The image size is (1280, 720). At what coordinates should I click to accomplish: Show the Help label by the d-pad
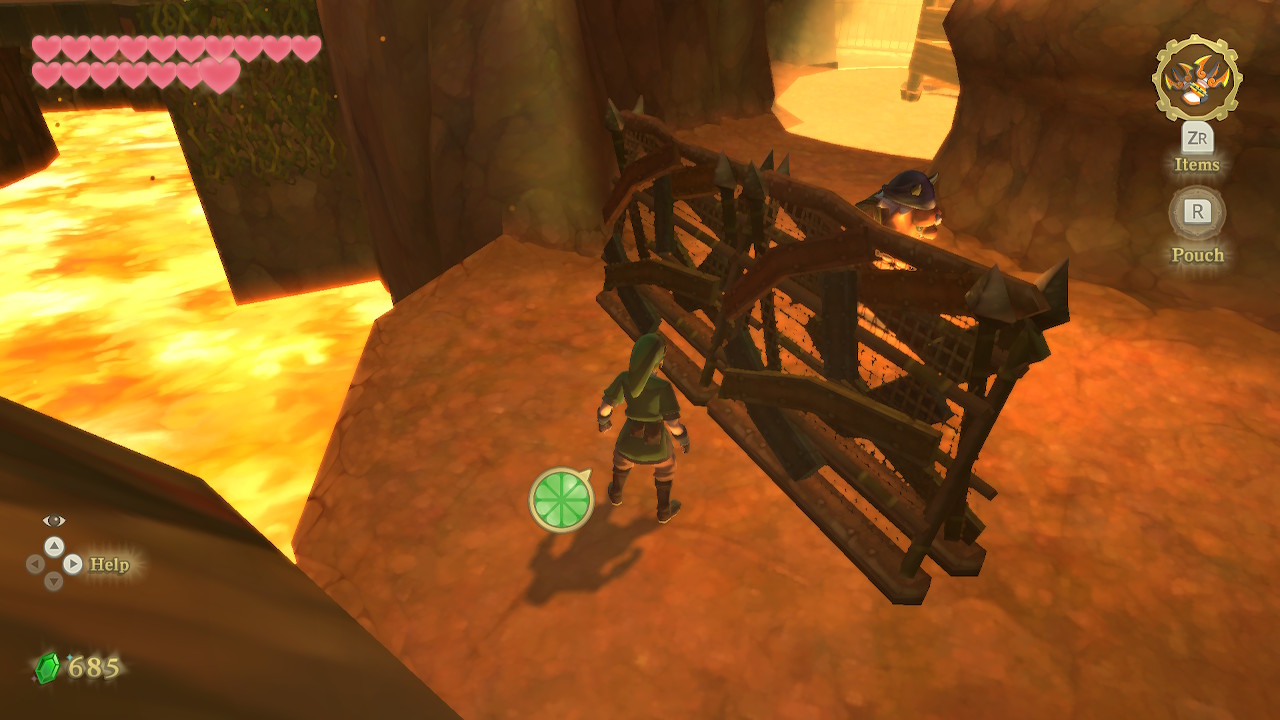(x=110, y=564)
